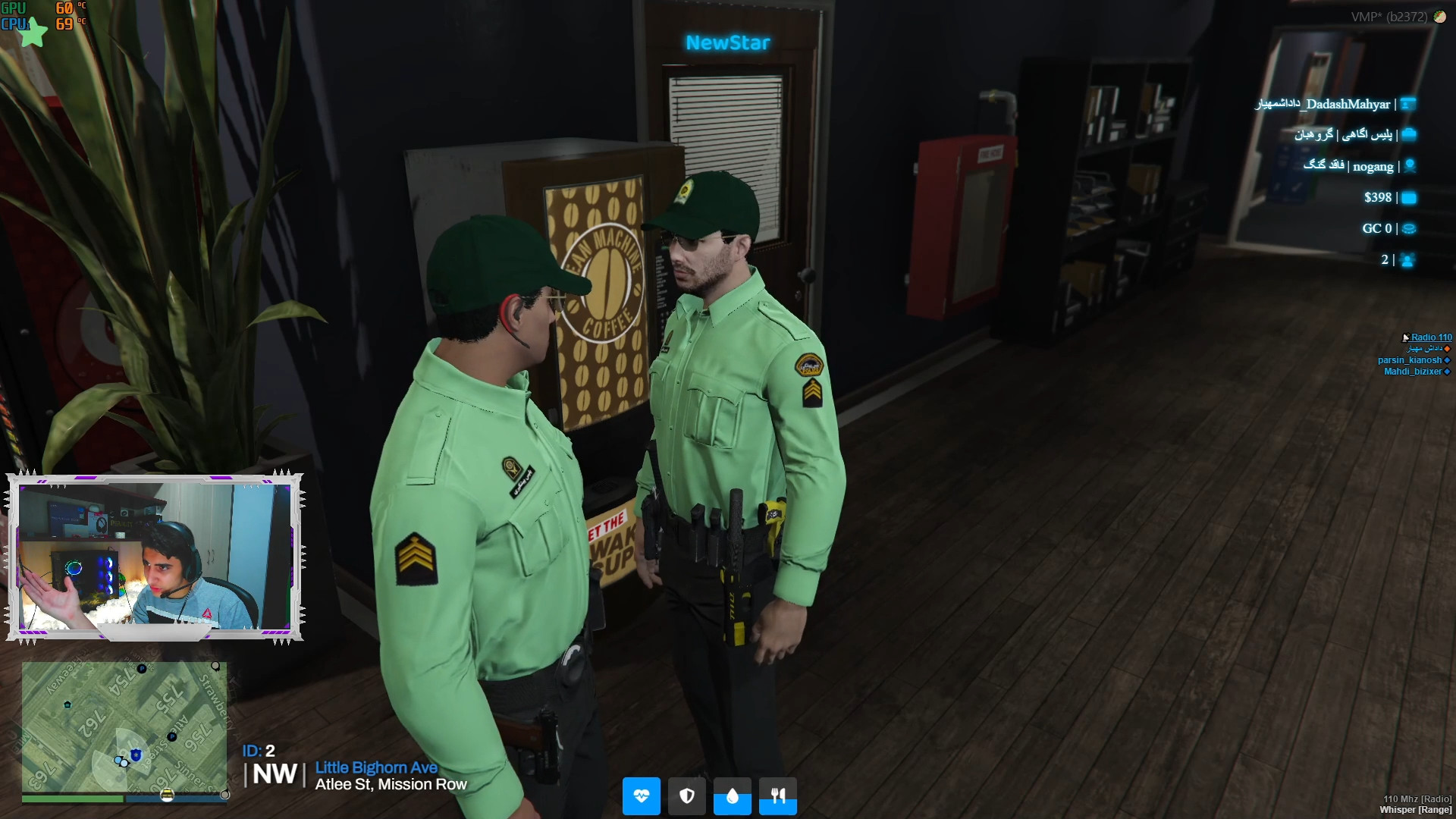Select the heart health status icon

[x=641, y=795]
